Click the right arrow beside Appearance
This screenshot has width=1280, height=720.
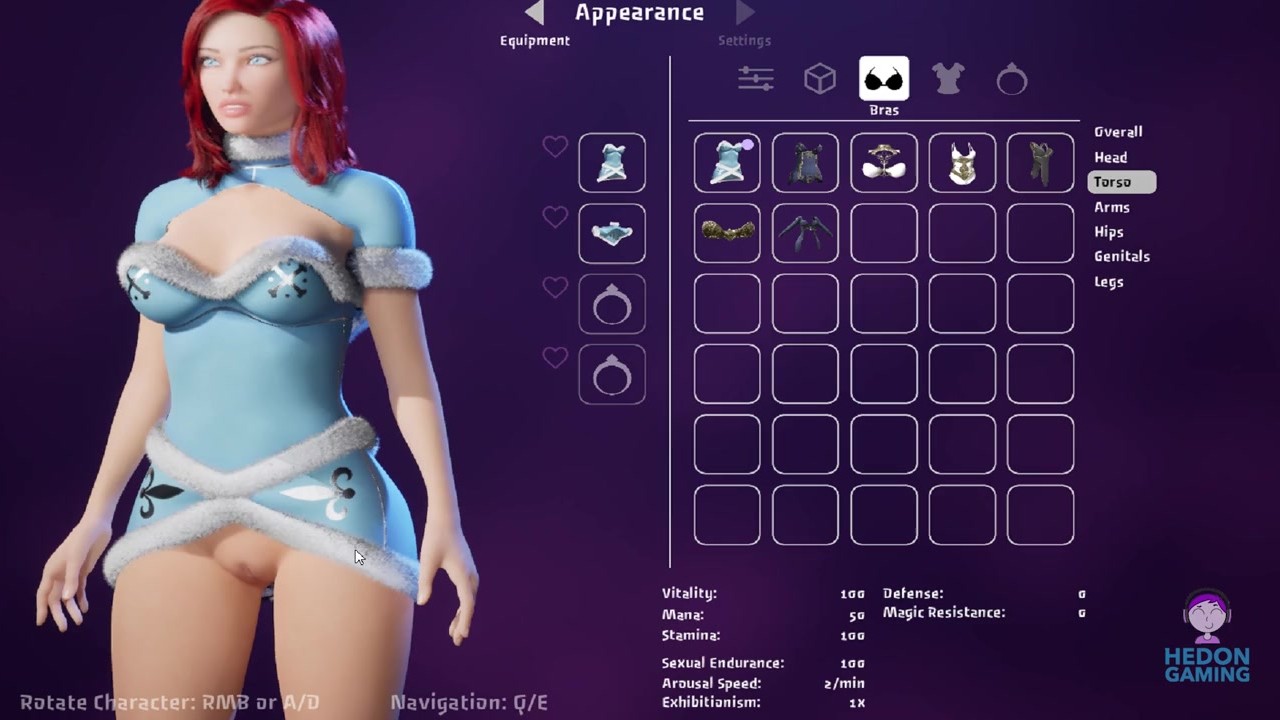[x=745, y=13]
